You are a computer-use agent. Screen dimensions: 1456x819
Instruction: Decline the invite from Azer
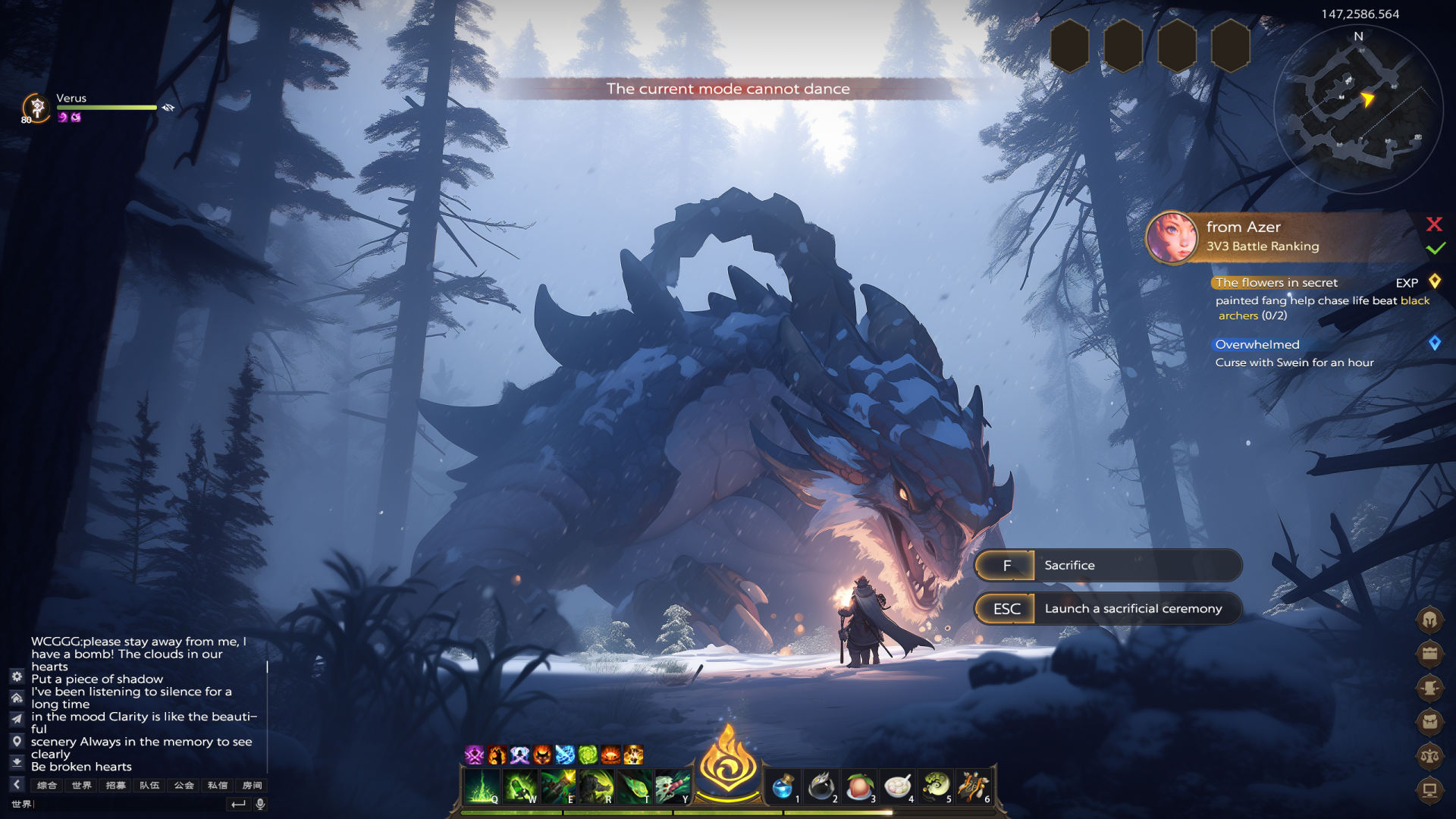[1434, 224]
